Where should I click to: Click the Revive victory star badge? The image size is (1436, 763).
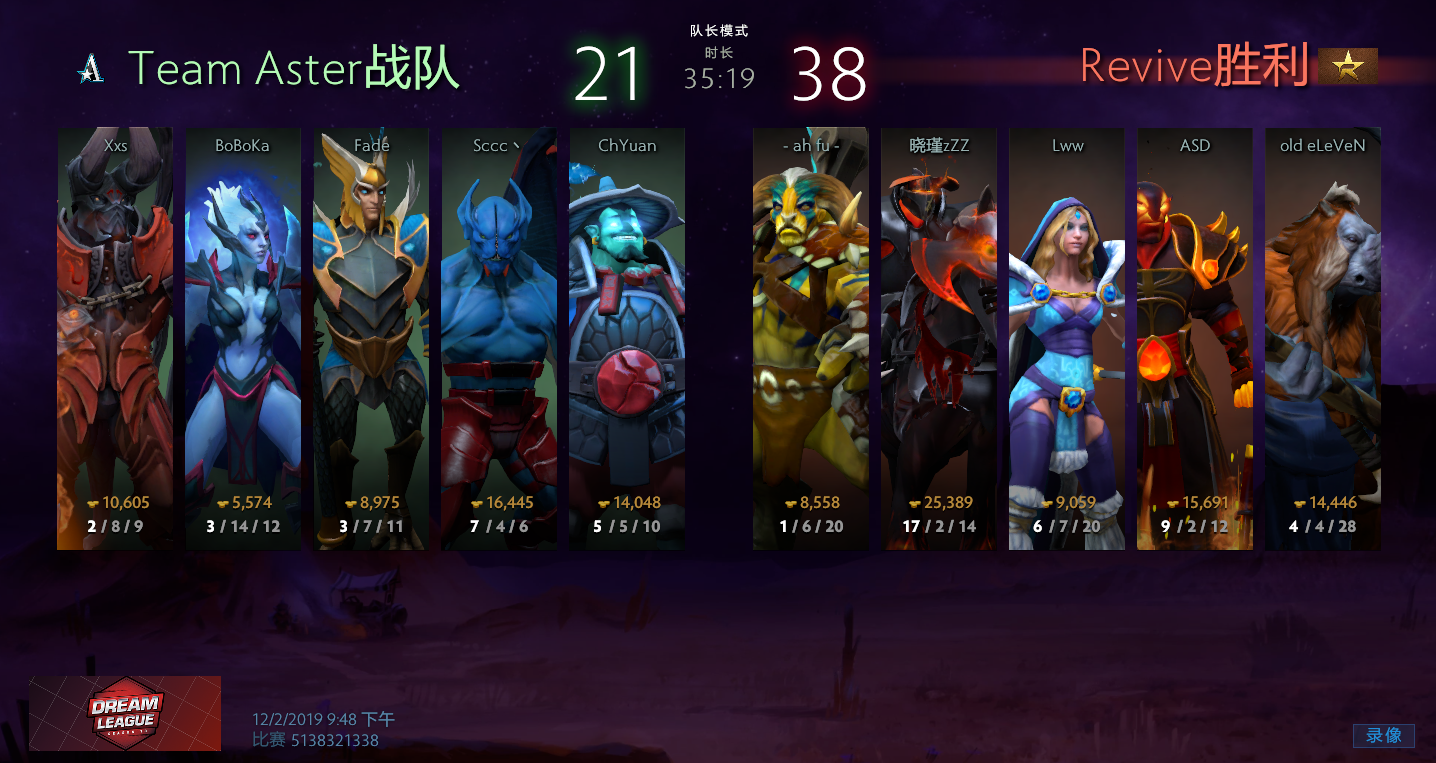[1347, 66]
